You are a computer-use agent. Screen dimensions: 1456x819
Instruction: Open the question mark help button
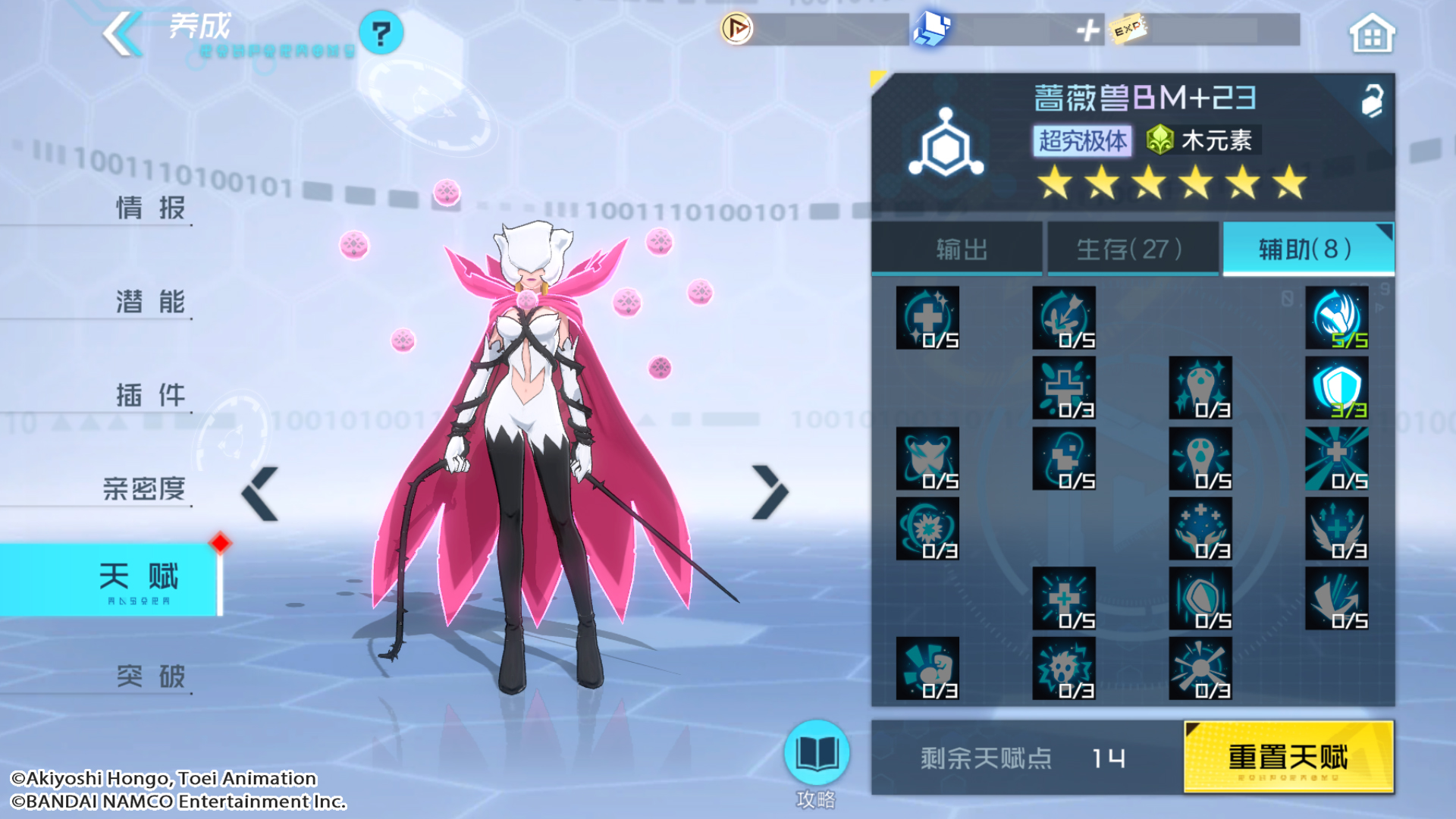(381, 33)
